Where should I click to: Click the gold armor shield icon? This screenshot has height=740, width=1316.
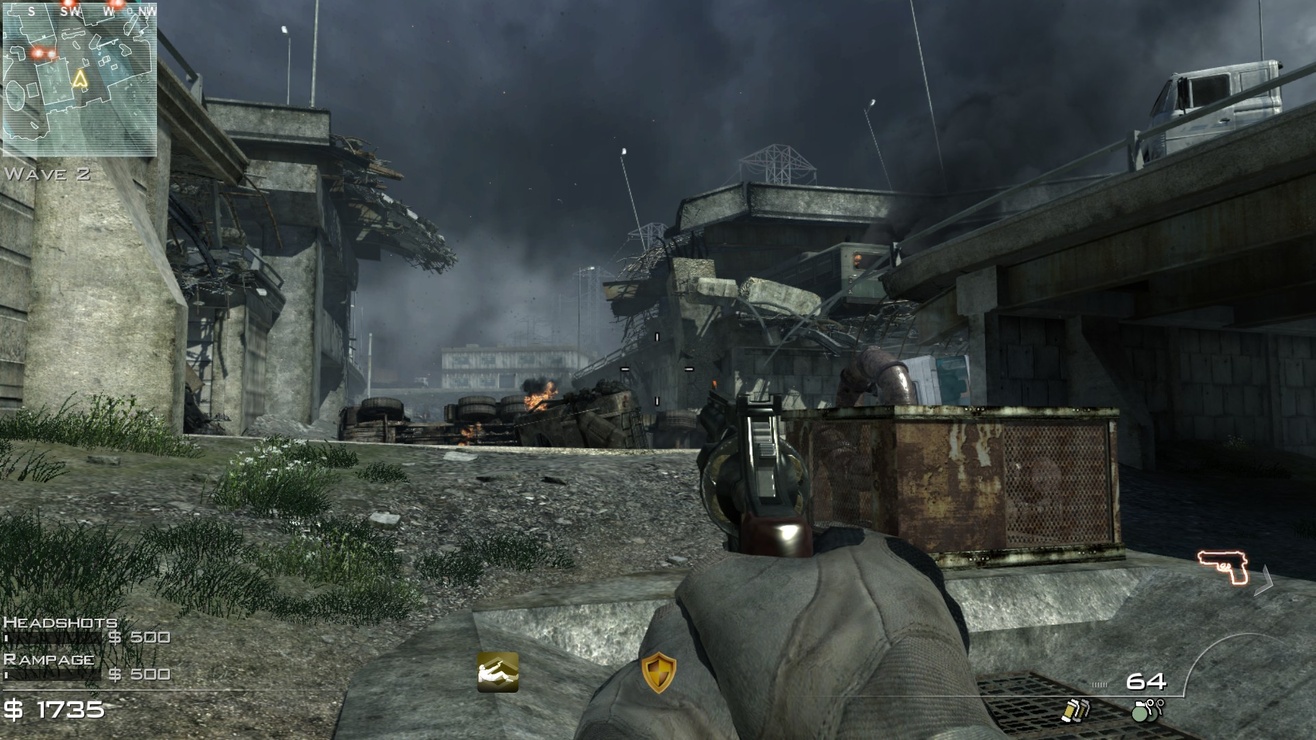(658, 673)
